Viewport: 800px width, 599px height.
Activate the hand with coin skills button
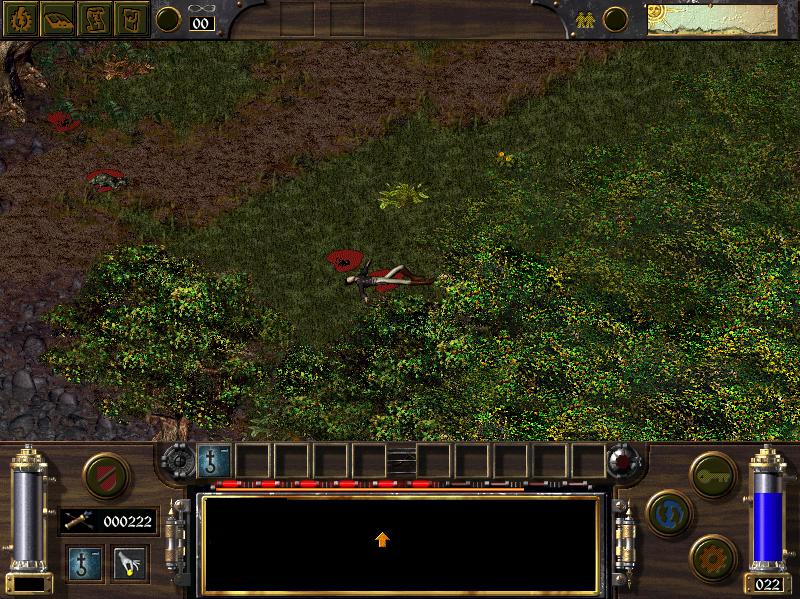coord(129,562)
